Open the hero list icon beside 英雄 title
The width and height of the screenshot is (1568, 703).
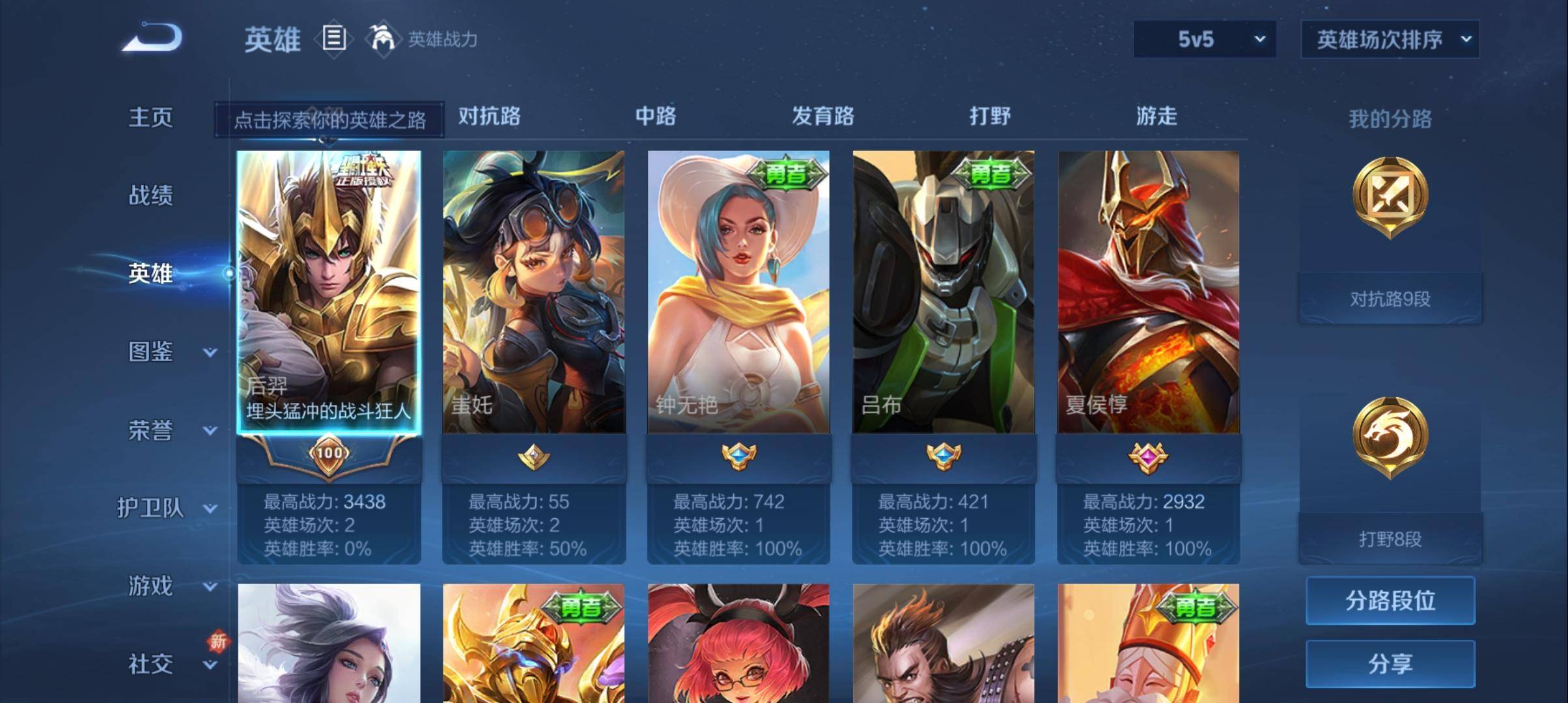334,38
